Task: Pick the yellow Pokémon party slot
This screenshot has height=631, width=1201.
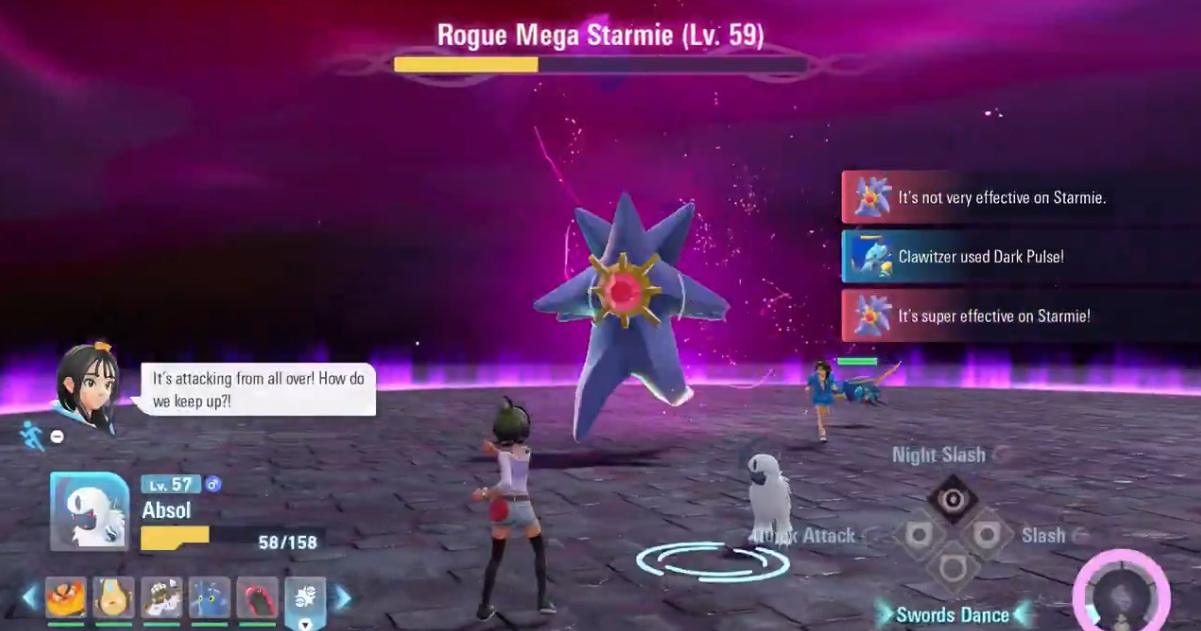Action: click(114, 597)
